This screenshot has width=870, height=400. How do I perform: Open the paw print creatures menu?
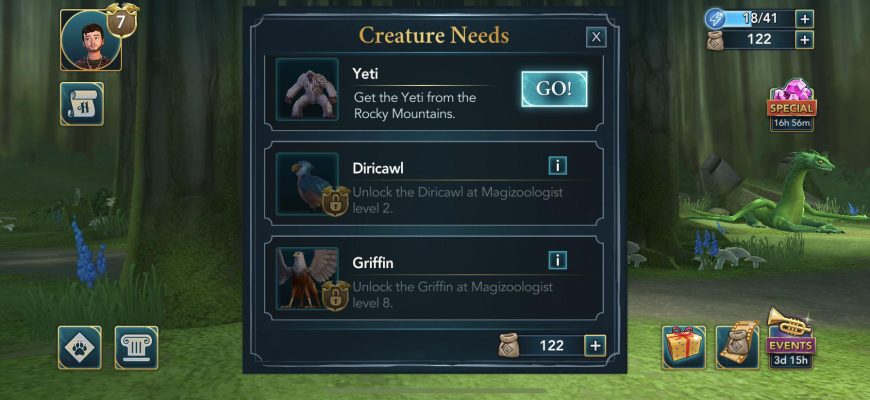coord(79,347)
